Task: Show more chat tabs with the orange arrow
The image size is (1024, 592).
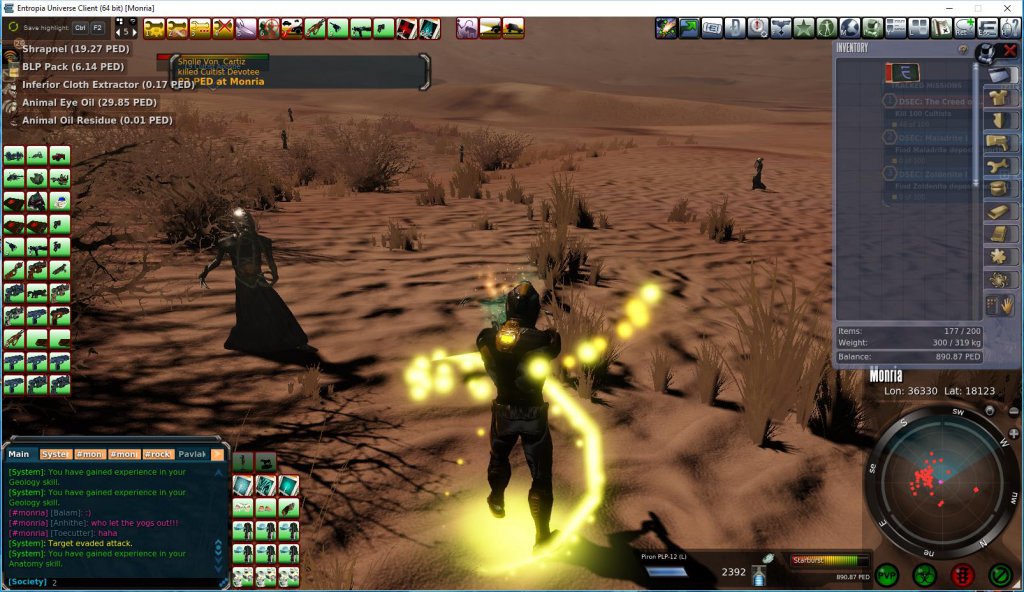Action: pos(217,454)
